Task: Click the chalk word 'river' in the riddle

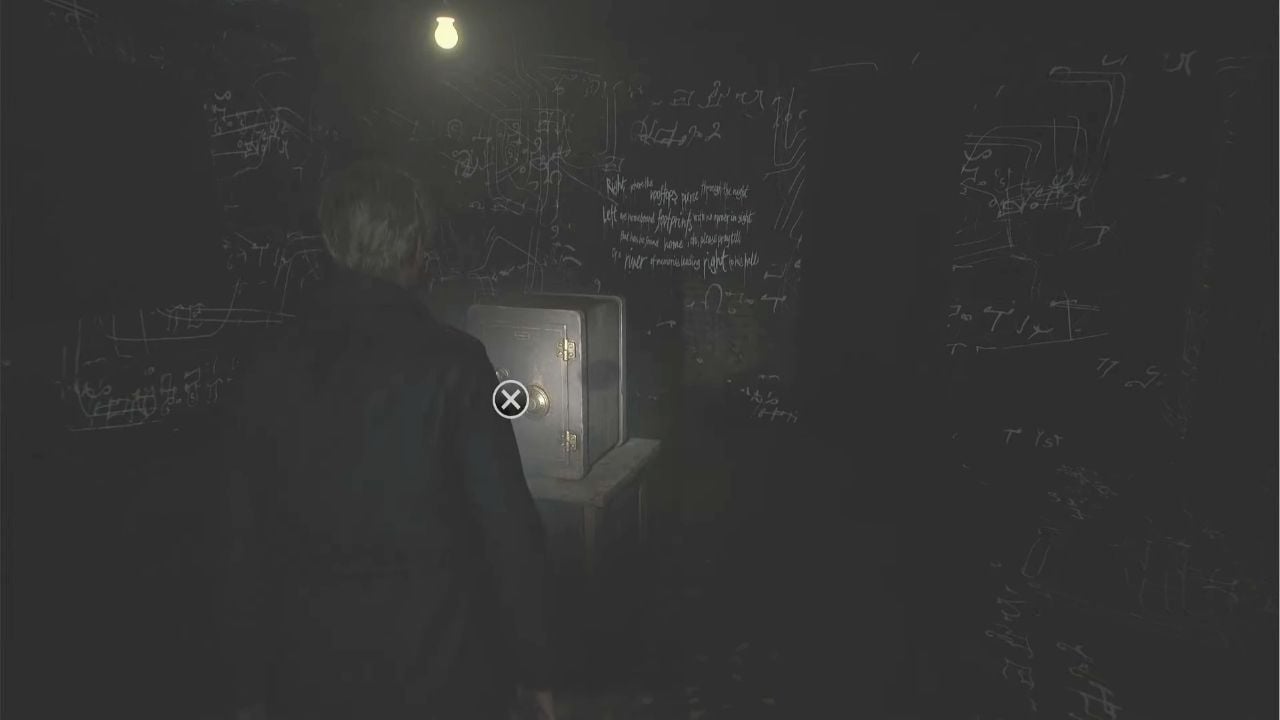Action: pyautogui.click(x=636, y=258)
